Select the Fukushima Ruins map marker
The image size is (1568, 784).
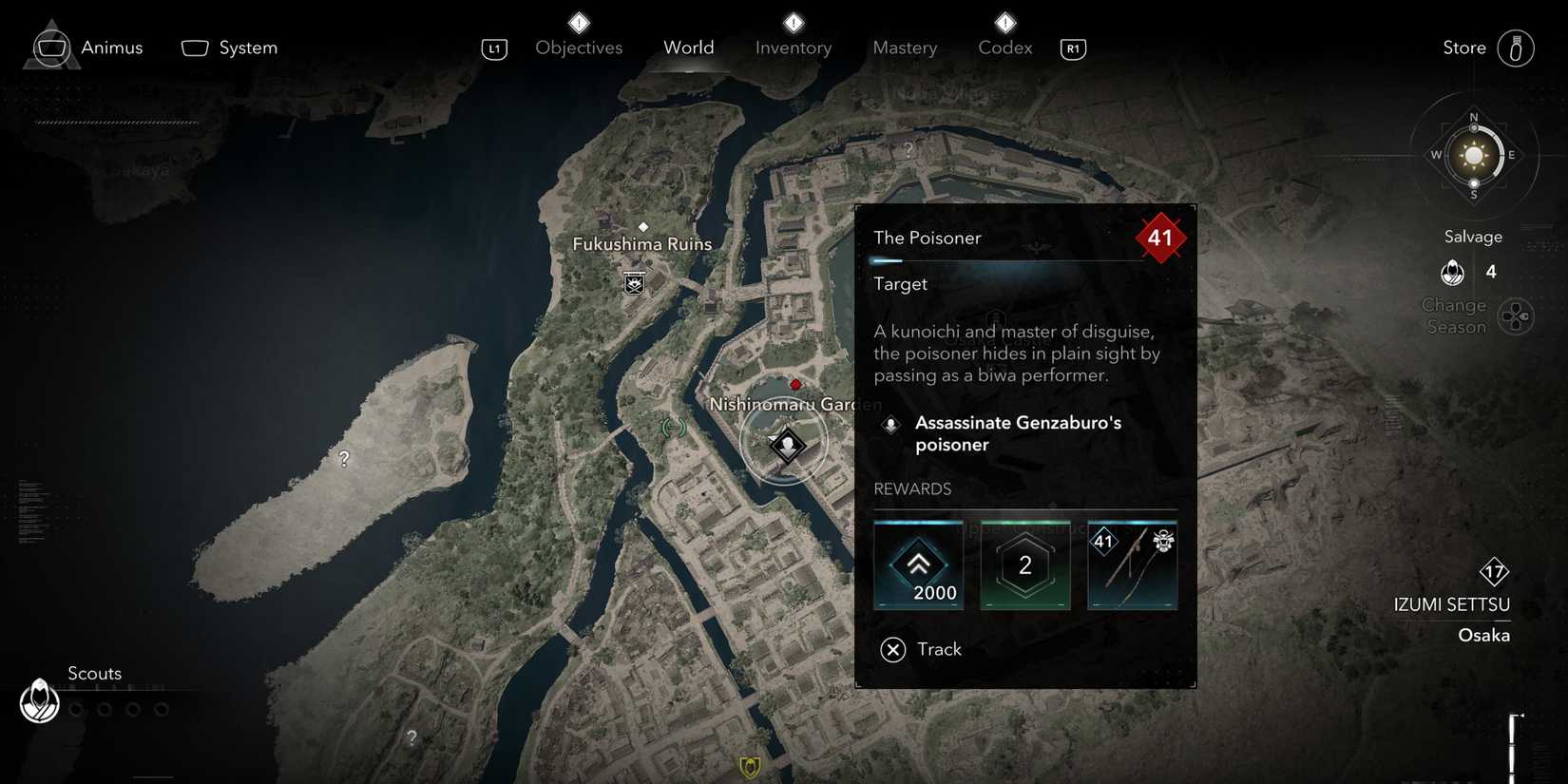pos(635,282)
